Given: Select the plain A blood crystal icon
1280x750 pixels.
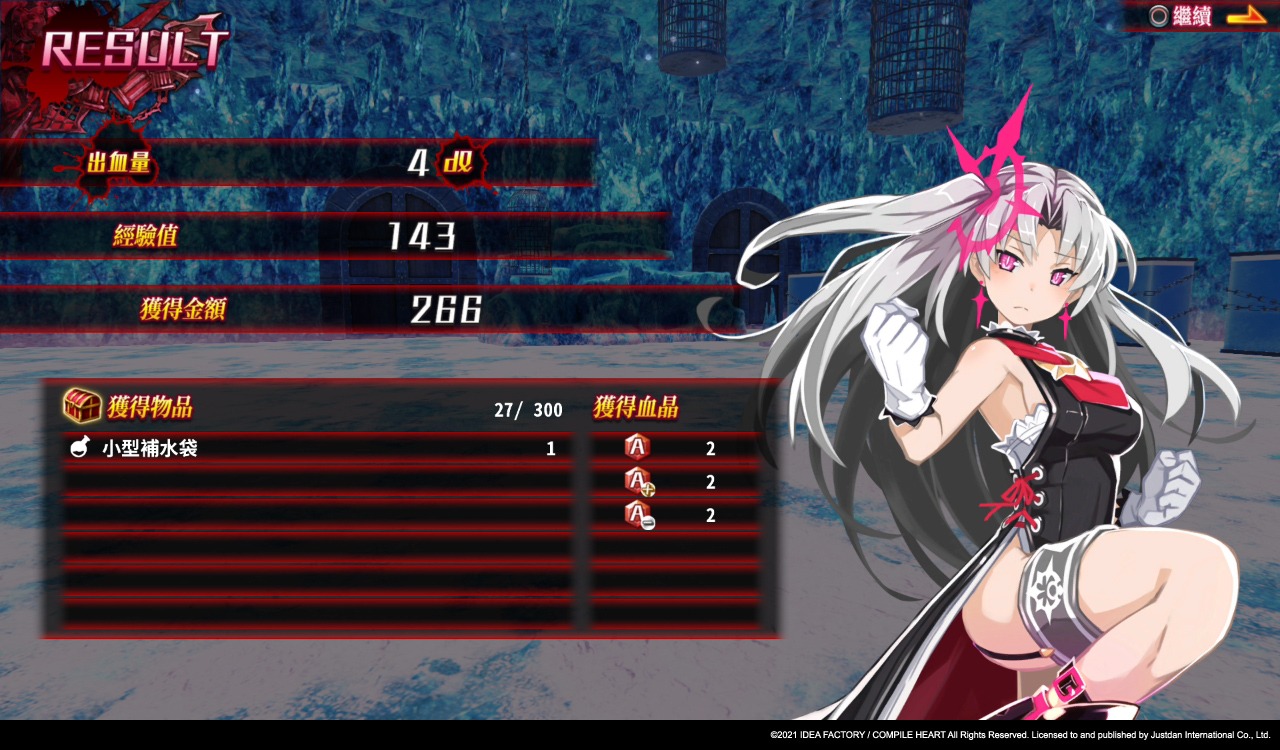Looking at the screenshot, I should (x=636, y=448).
